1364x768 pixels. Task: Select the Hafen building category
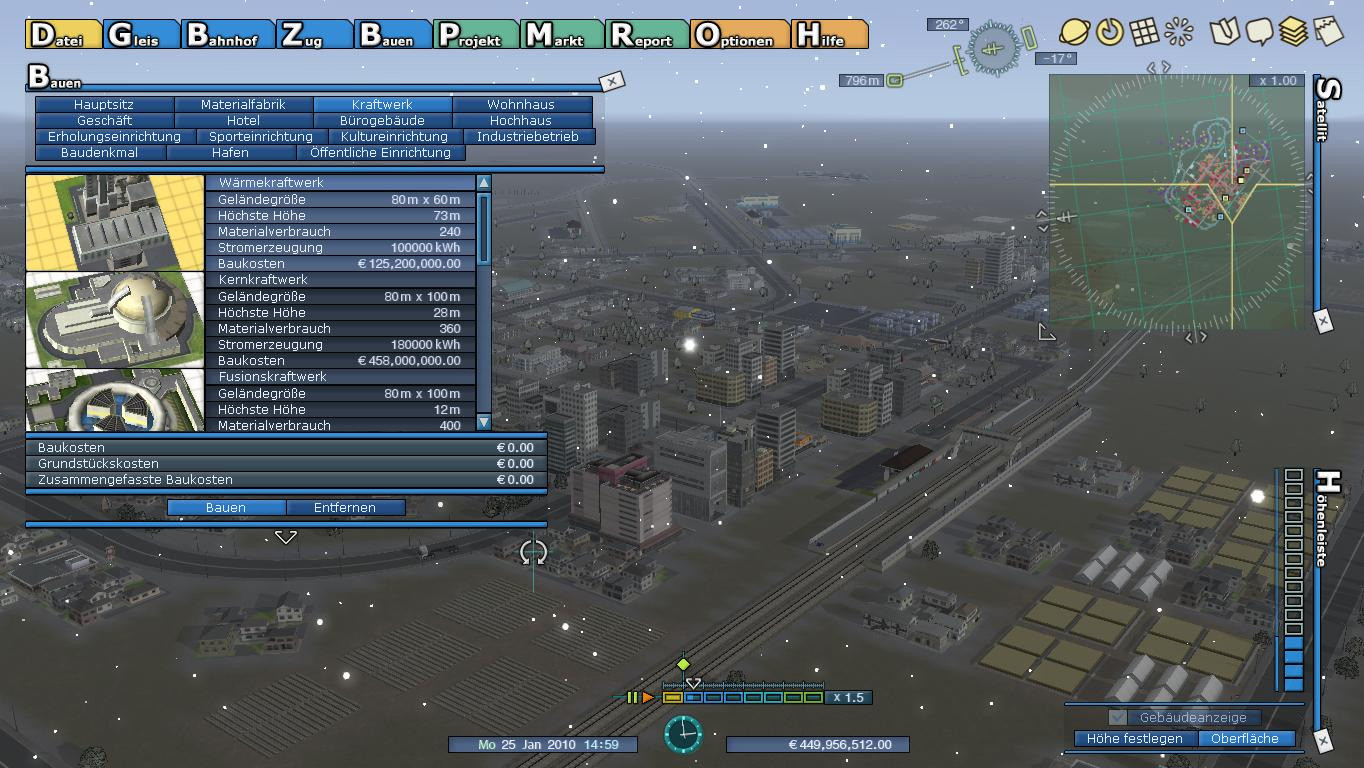[x=230, y=152]
